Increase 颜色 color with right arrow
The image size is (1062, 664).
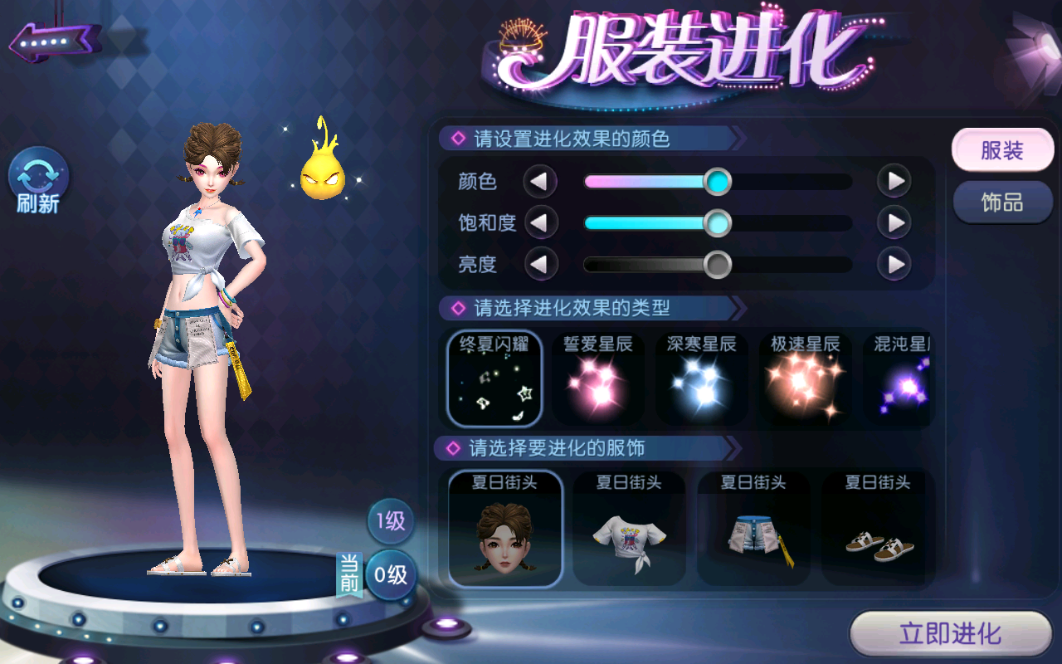[894, 182]
